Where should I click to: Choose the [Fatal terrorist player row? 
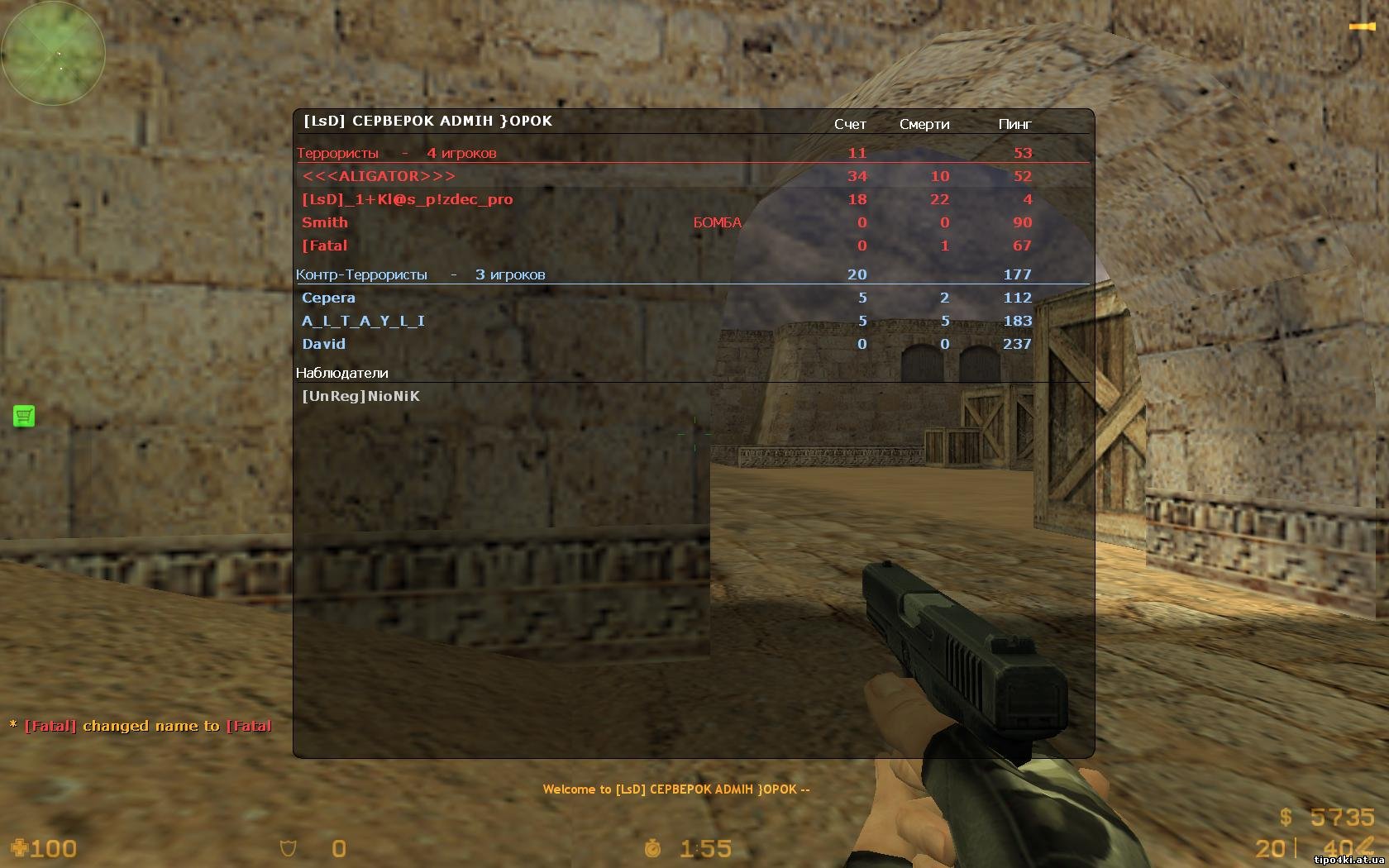tap(324, 246)
